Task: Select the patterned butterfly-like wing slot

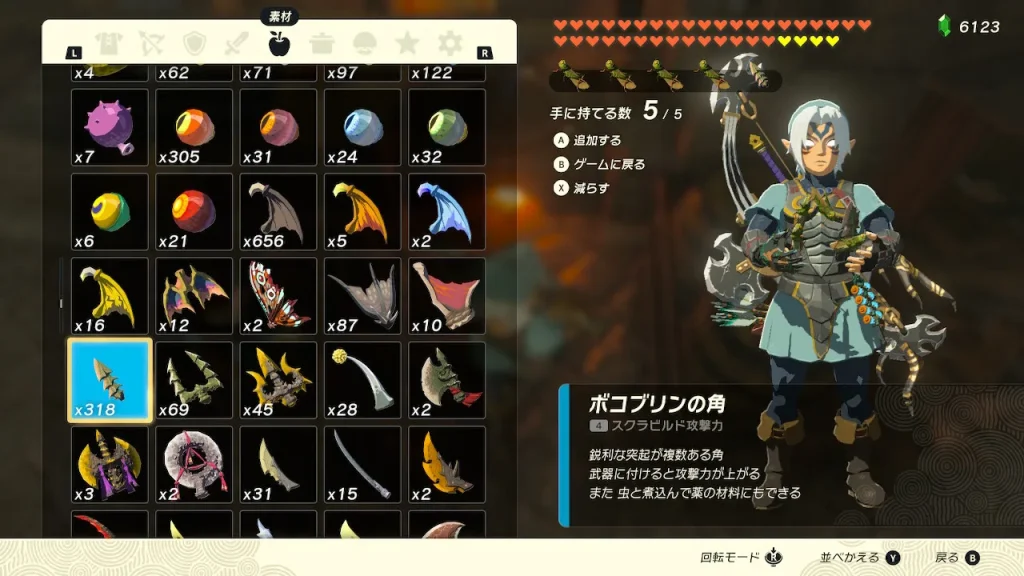Action: (278, 296)
